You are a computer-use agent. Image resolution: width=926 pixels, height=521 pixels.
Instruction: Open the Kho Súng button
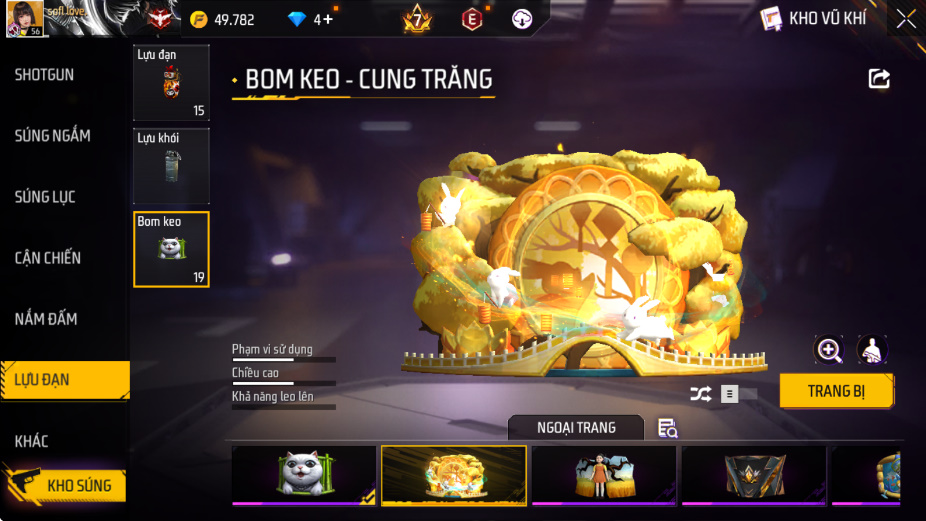coord(70,486)
